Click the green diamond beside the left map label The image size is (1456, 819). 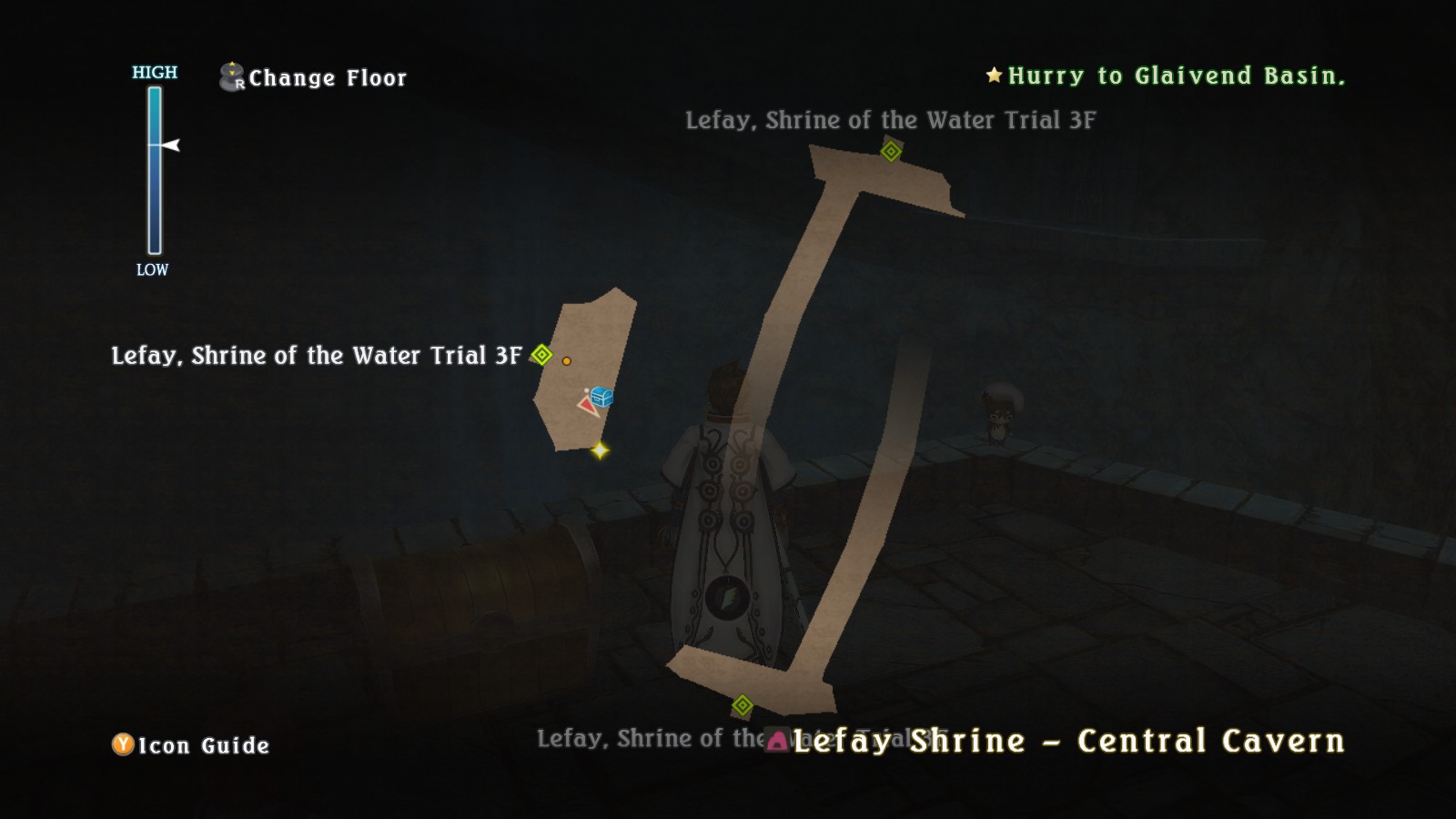click(x=541, y=356)
